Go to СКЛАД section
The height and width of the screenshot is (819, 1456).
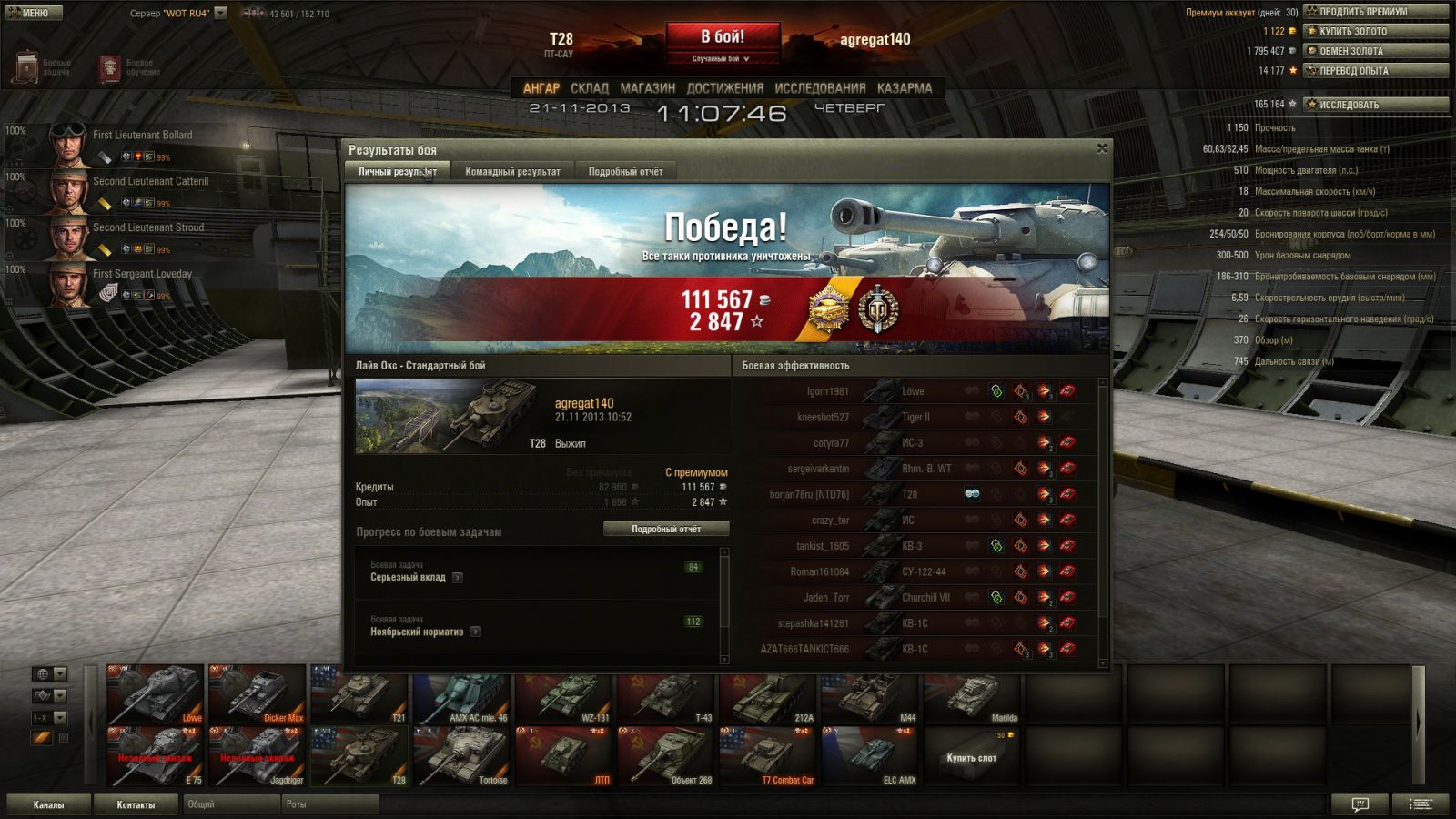pyautogui.click(x=590, y=88)
